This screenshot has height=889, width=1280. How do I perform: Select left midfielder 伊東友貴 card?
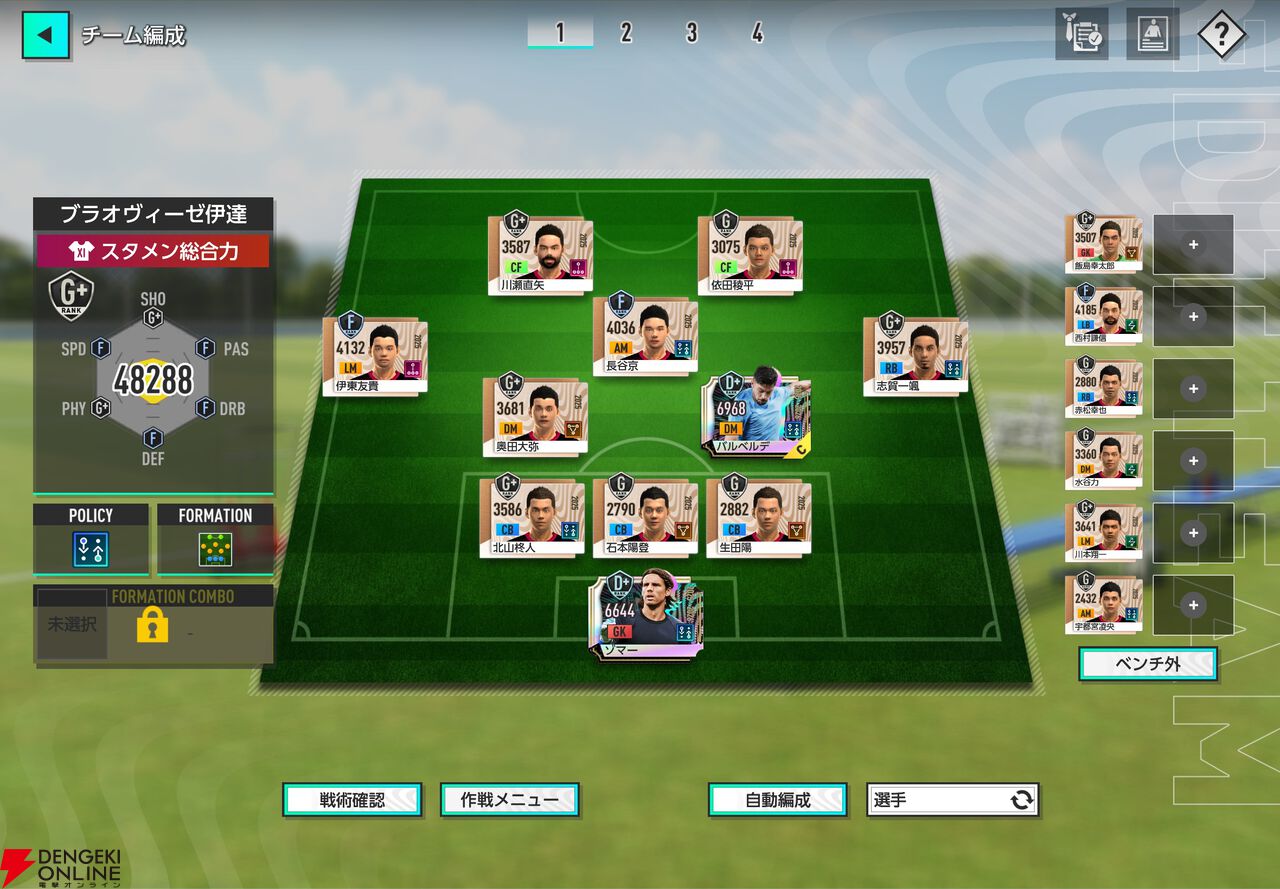375,354
